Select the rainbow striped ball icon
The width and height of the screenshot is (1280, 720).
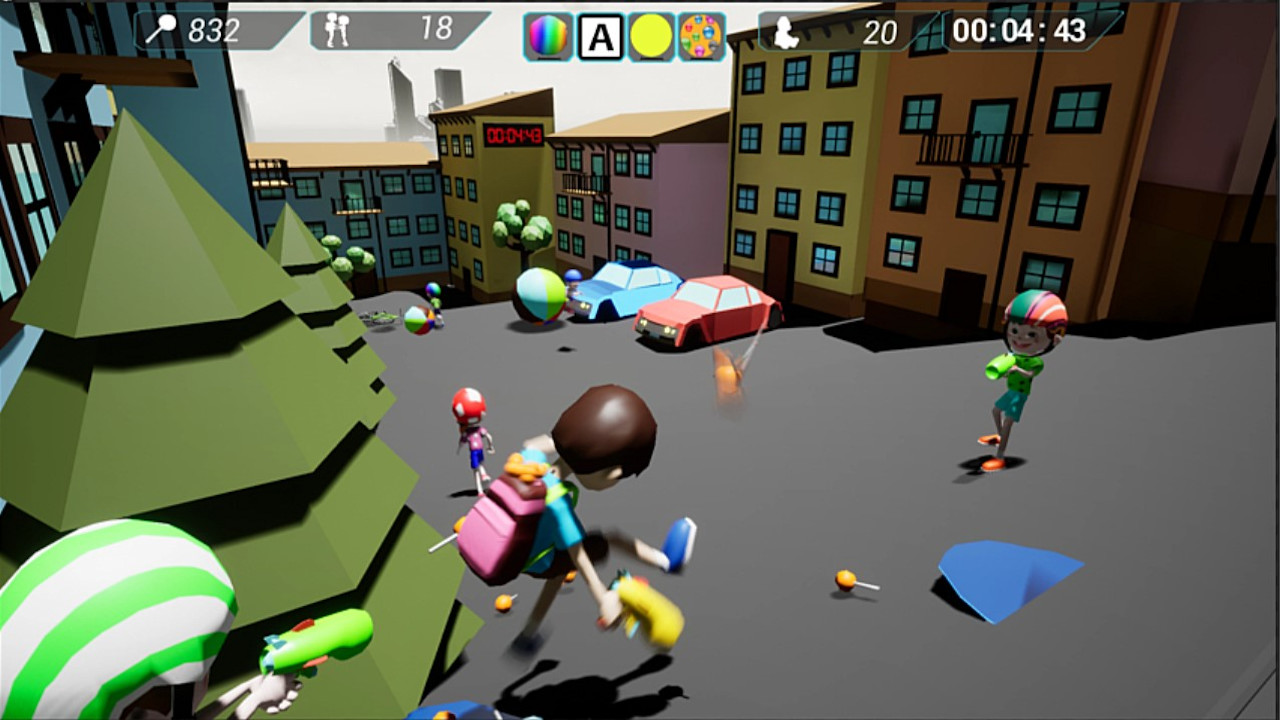548,37
